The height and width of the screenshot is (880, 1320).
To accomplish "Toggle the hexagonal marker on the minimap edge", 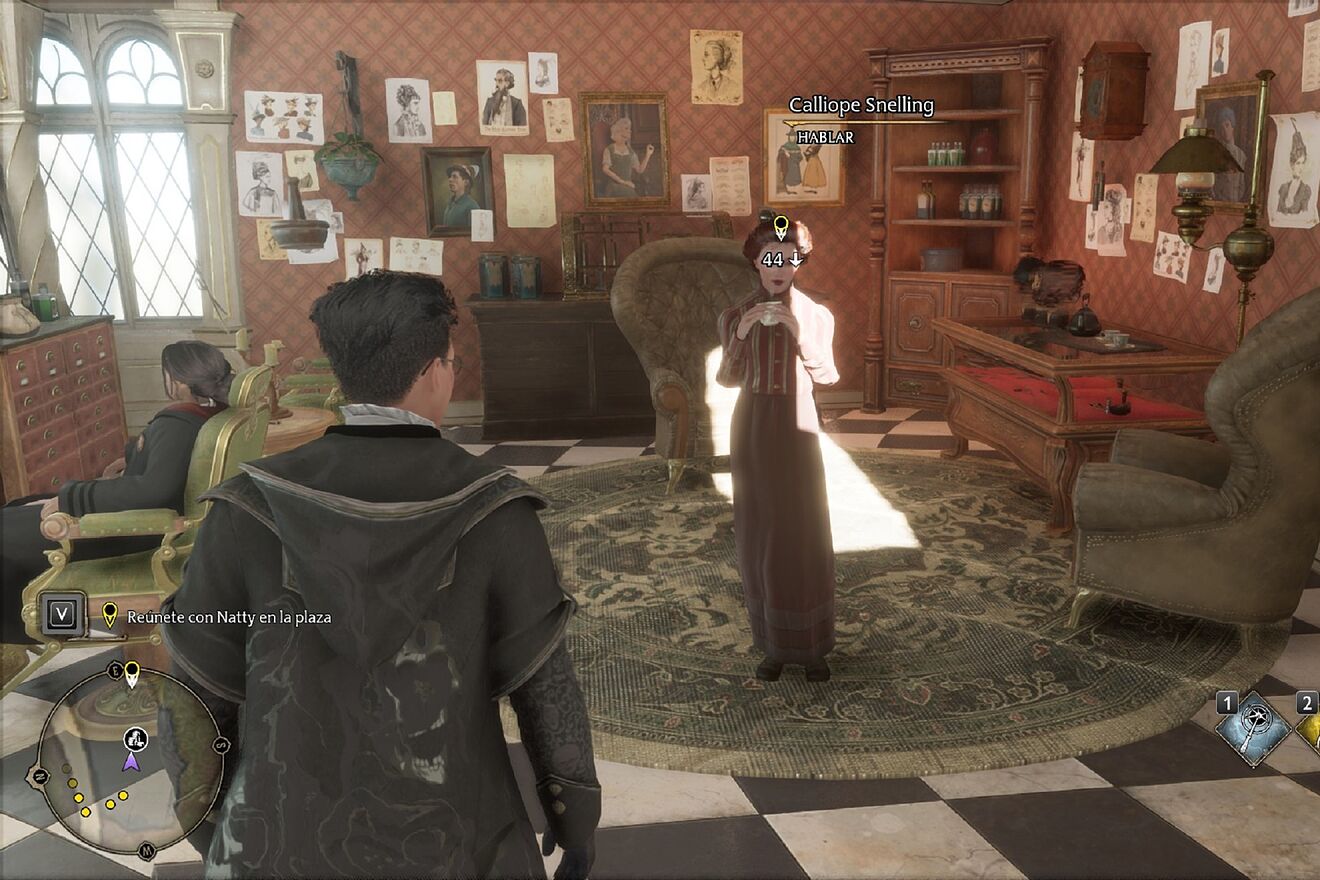I will (x=41, y=774).
